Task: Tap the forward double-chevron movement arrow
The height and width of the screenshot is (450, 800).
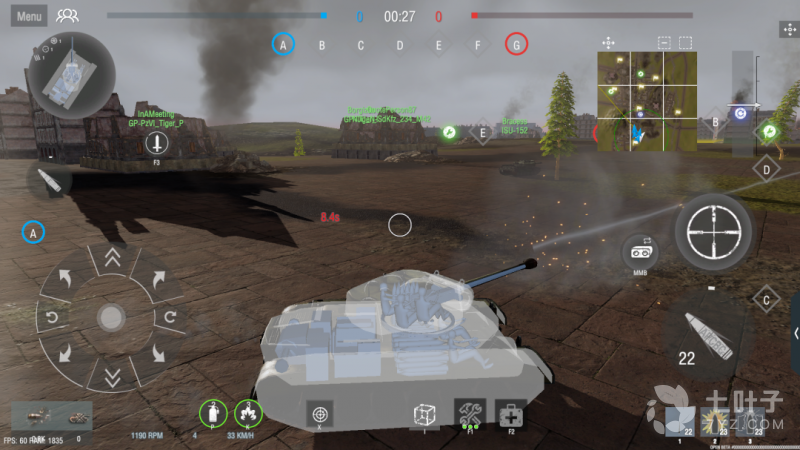Action: point(112,259)
